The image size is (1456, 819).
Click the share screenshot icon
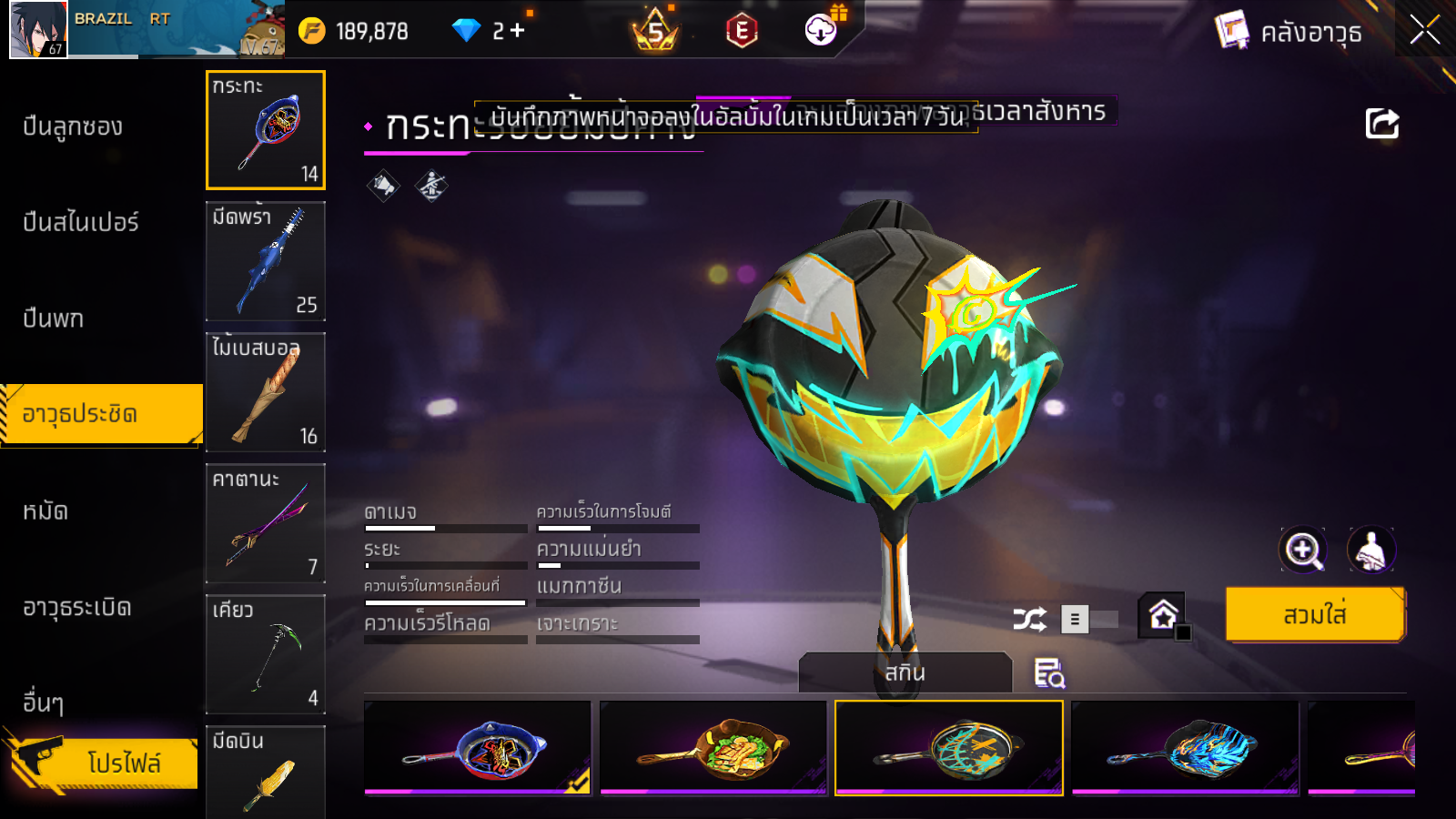click(x=1381, y=124)
